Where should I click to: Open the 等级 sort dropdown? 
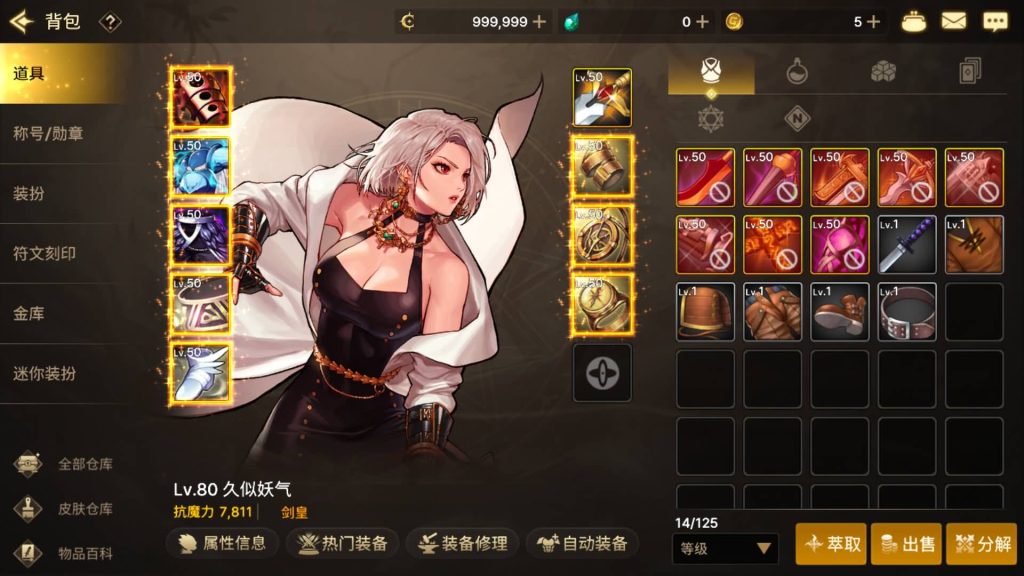coord(725,548)
